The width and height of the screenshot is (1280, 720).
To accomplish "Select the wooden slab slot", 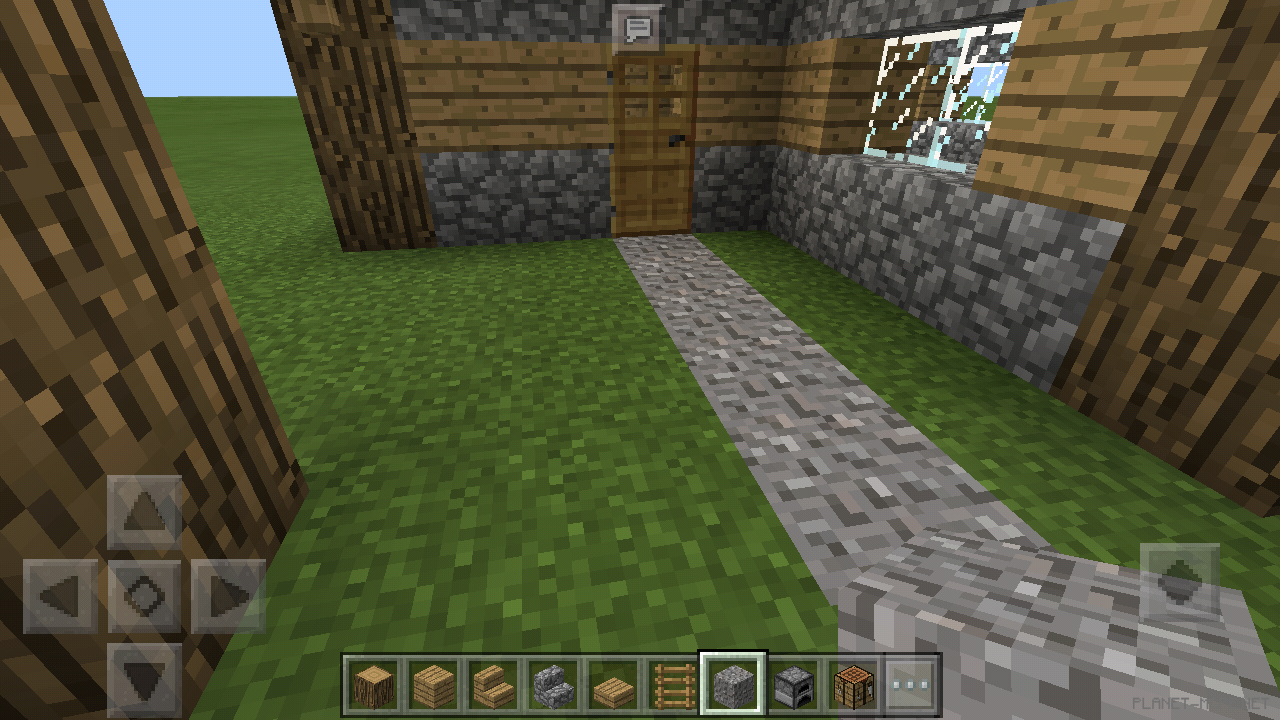I will click(615, 682).
